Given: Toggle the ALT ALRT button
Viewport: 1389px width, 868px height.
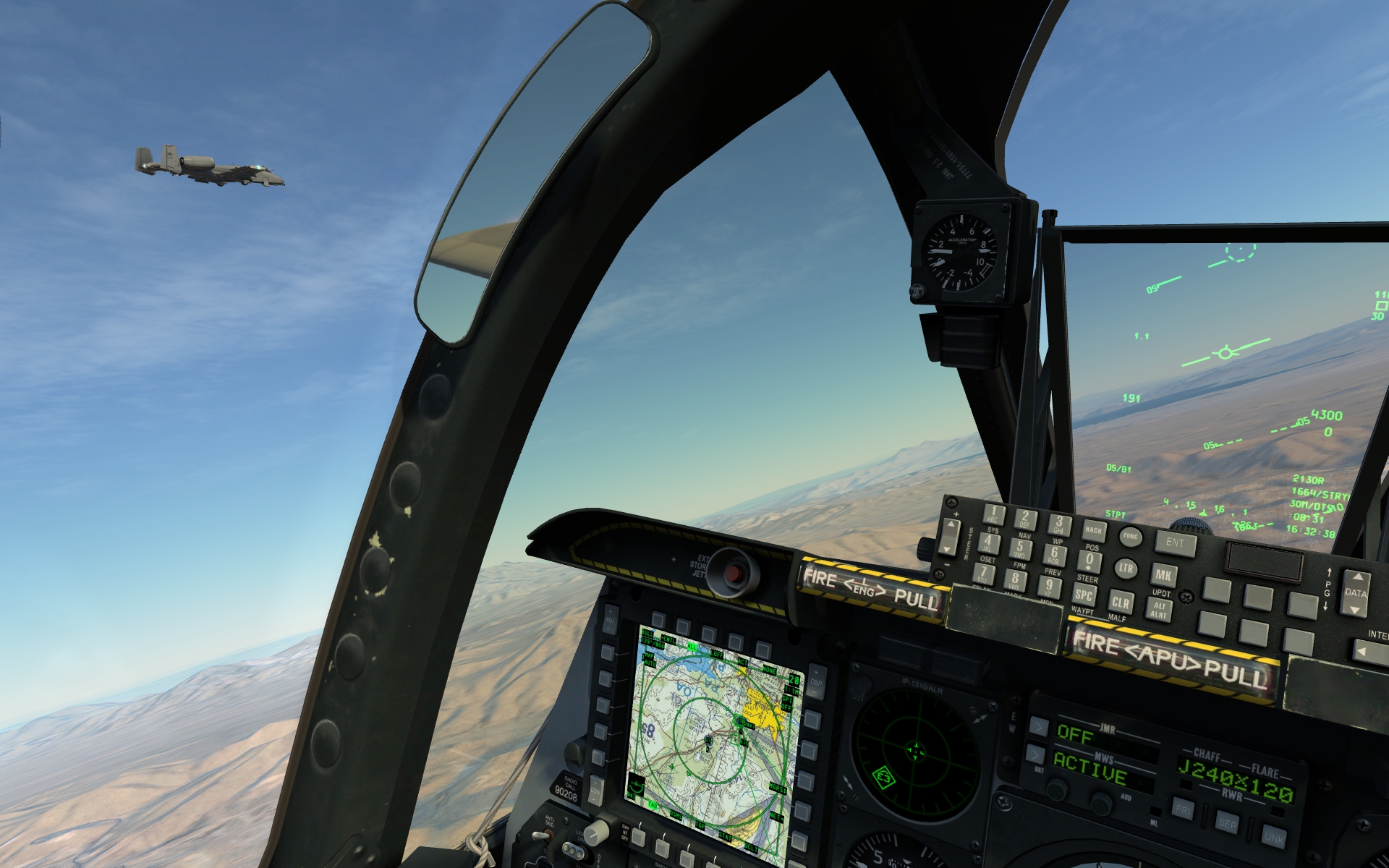Looking at the screenshot, I should [1159, 610].
